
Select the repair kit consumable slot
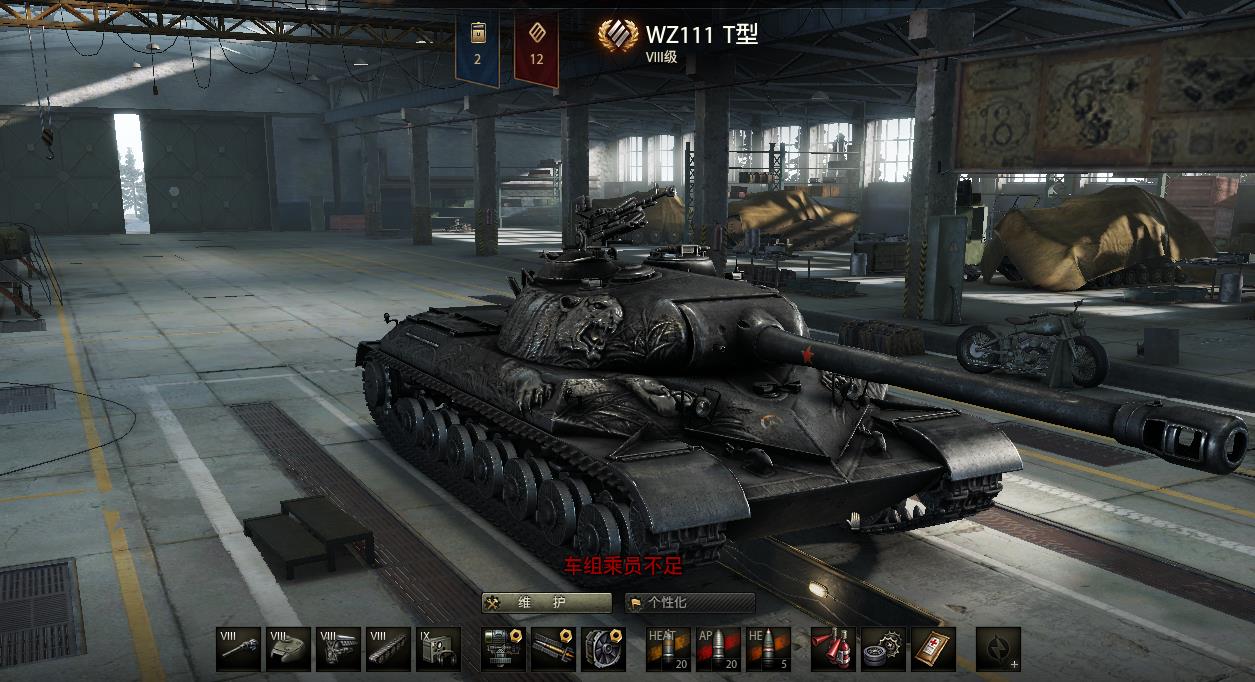(883, 649)
